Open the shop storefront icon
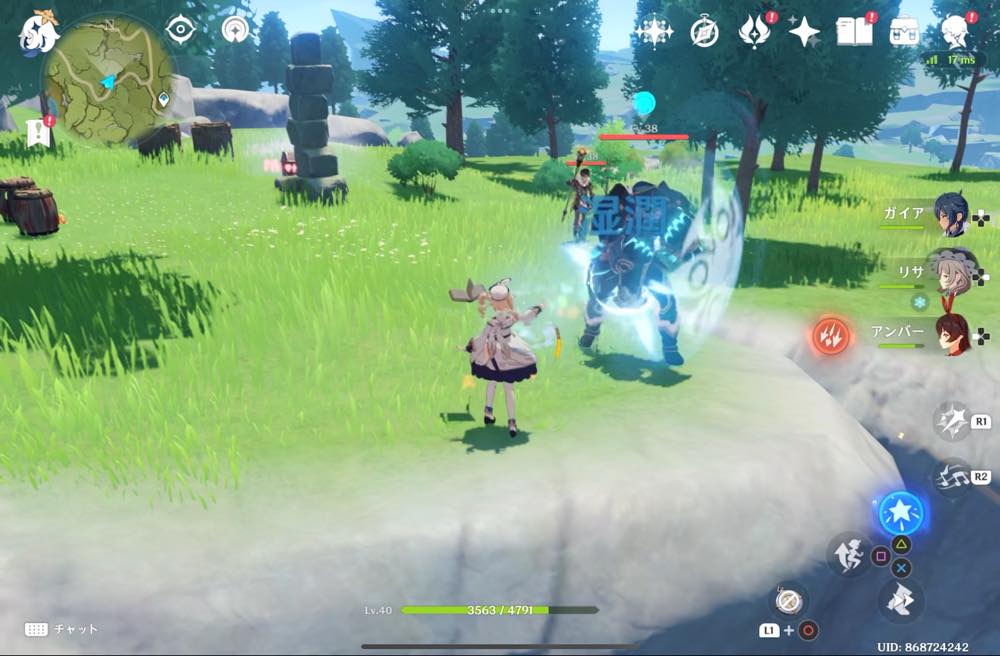This screenshot has width=1000, height=656. [905, 32]
